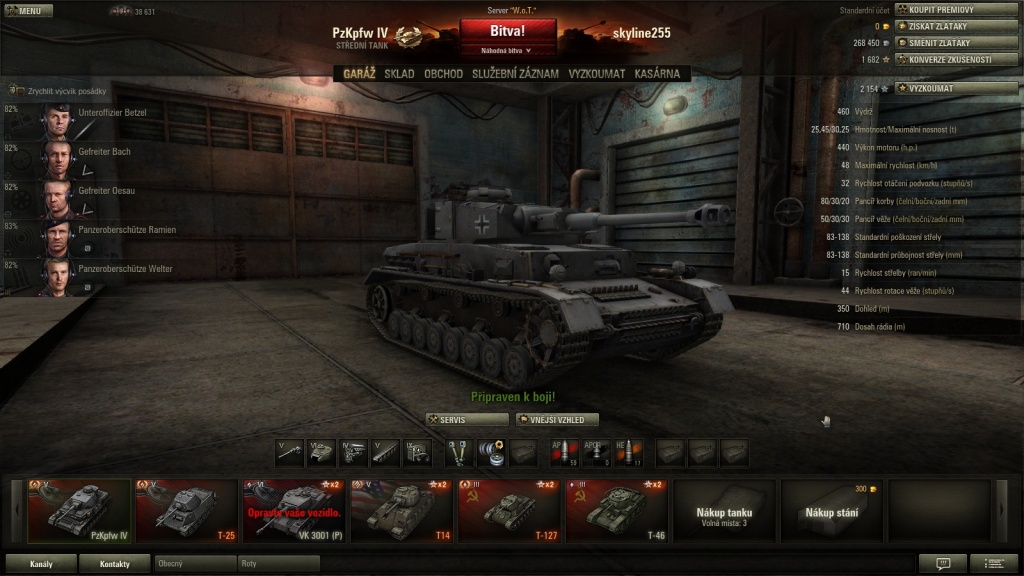Open the Menu button

point(28,11)
